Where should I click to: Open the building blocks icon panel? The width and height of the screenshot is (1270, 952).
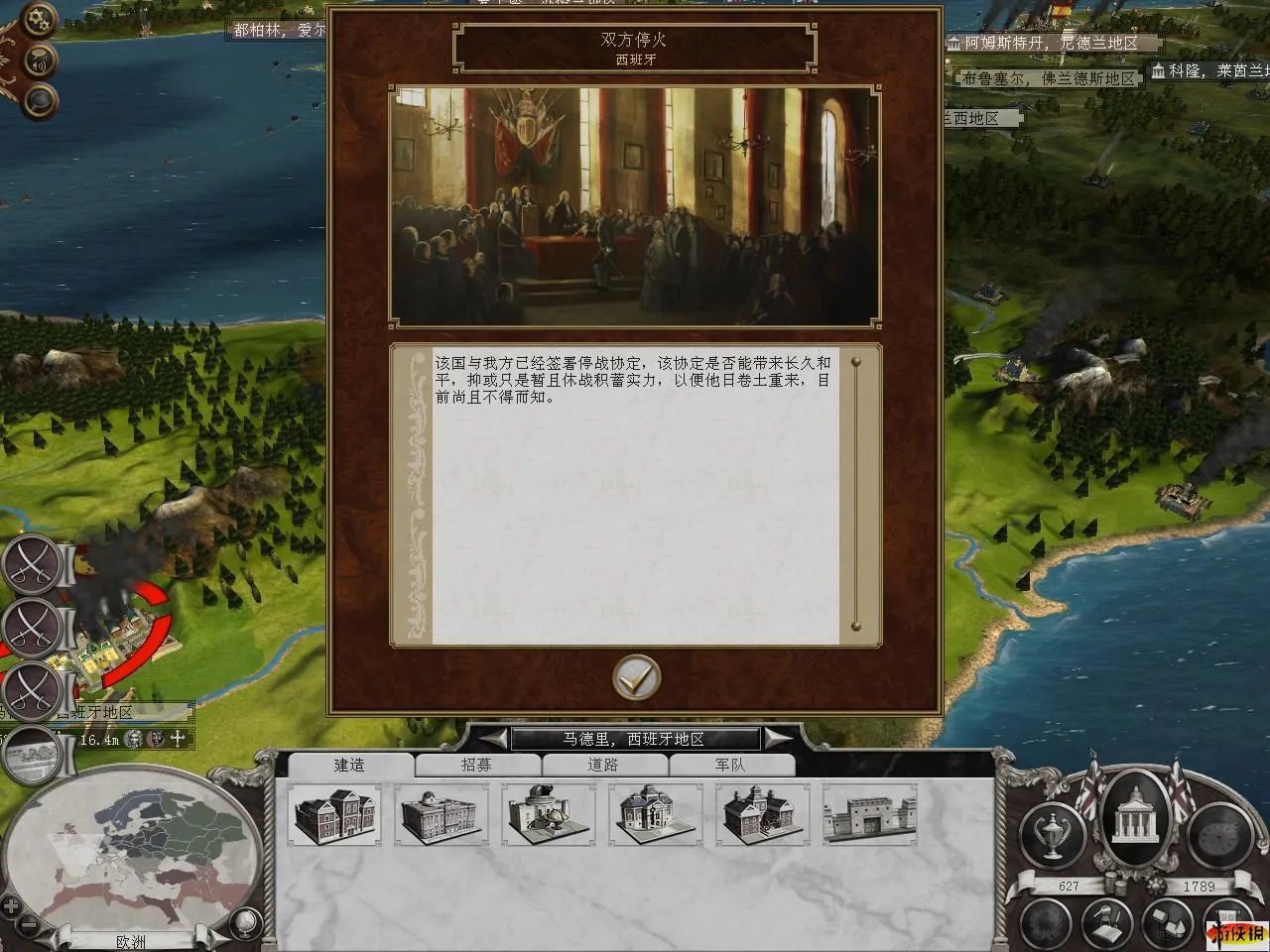1167,922
